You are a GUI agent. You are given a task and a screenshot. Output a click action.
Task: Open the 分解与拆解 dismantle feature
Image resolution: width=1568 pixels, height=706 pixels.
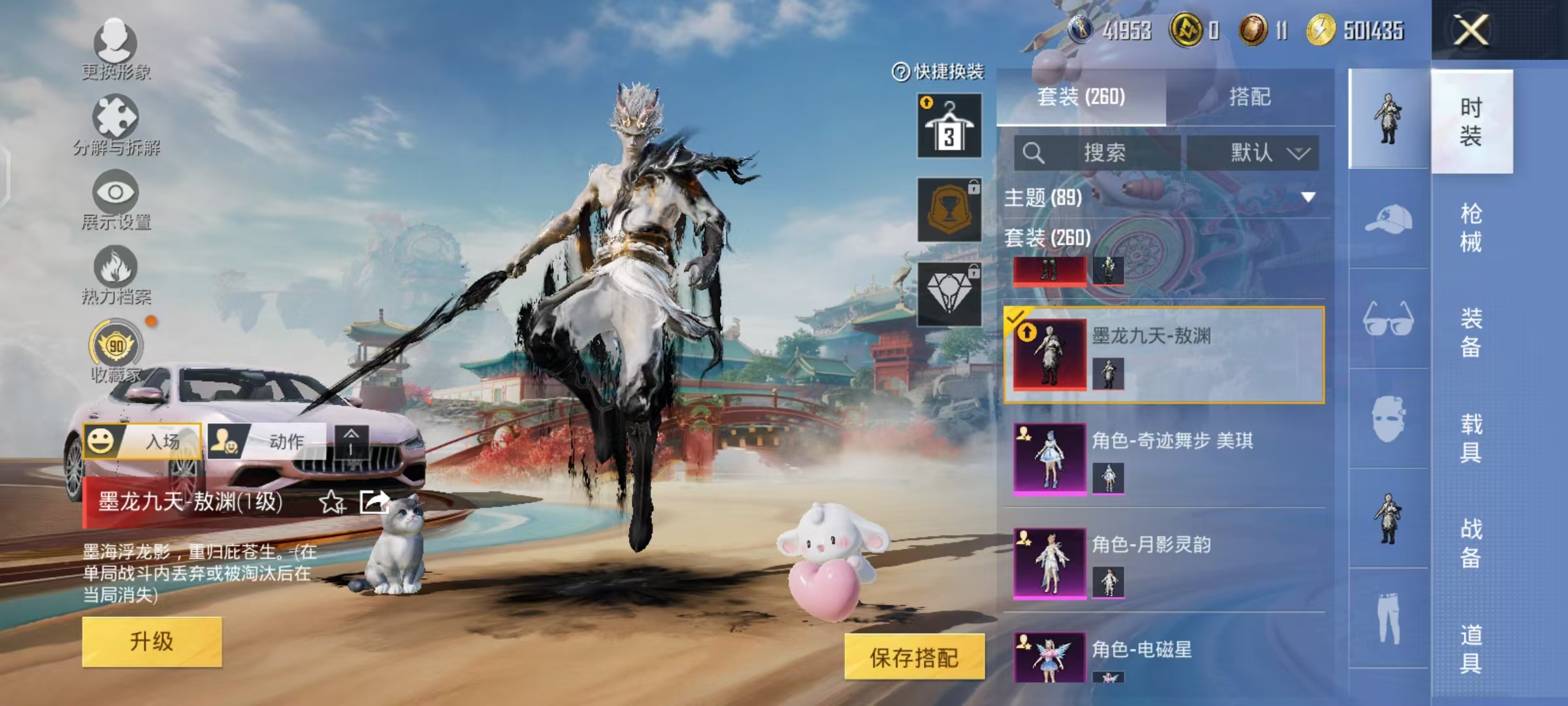coord(114,121)
